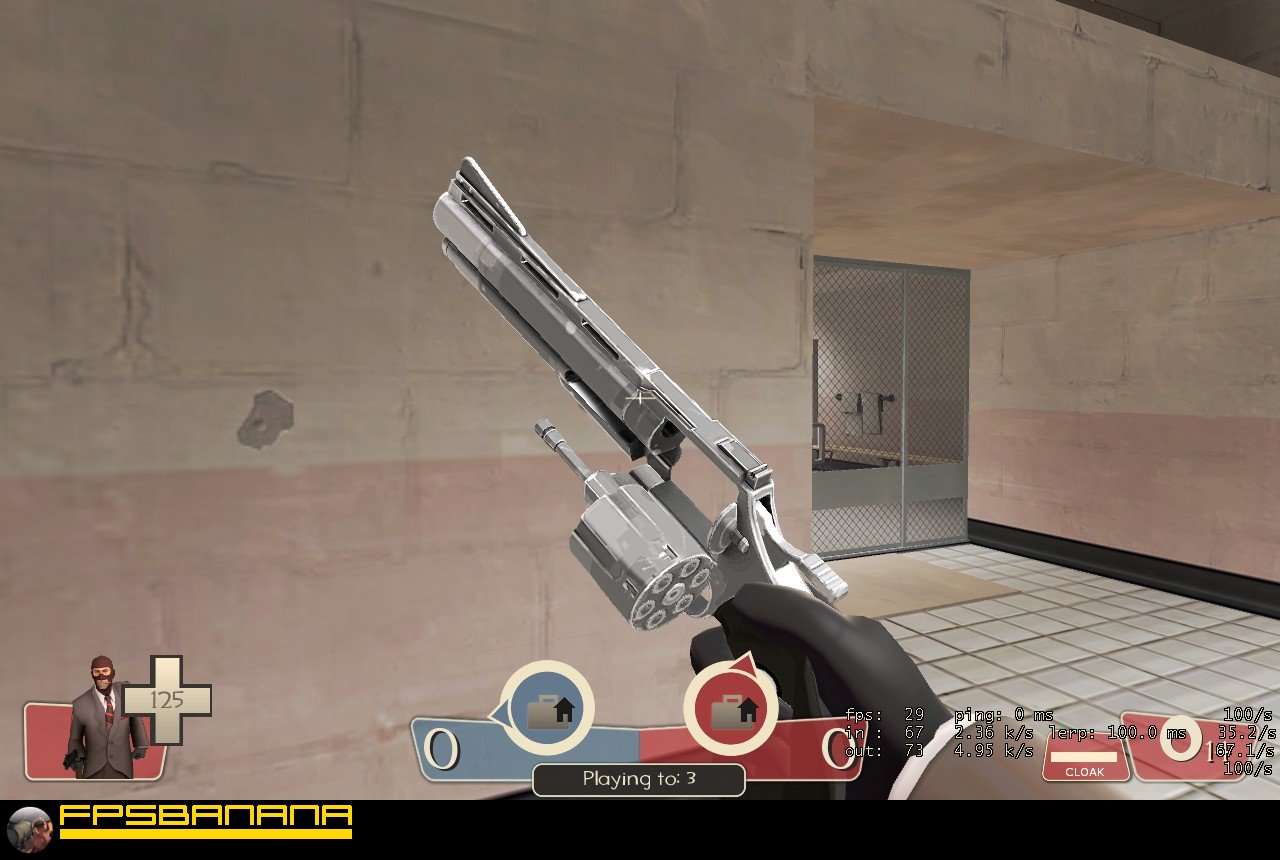Click the cream cloak progress bar

pos(1085,756)
